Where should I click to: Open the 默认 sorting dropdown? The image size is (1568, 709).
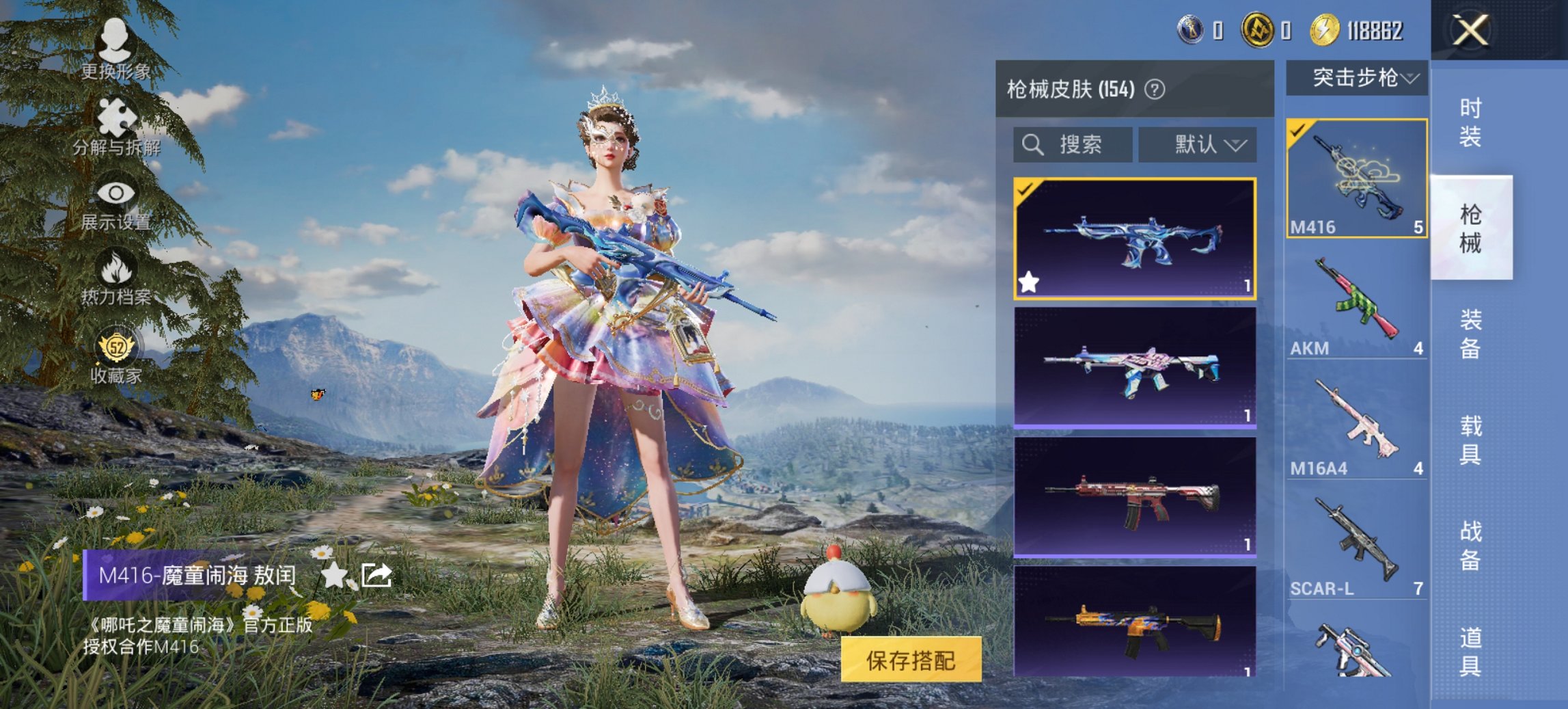point(1199,145)
